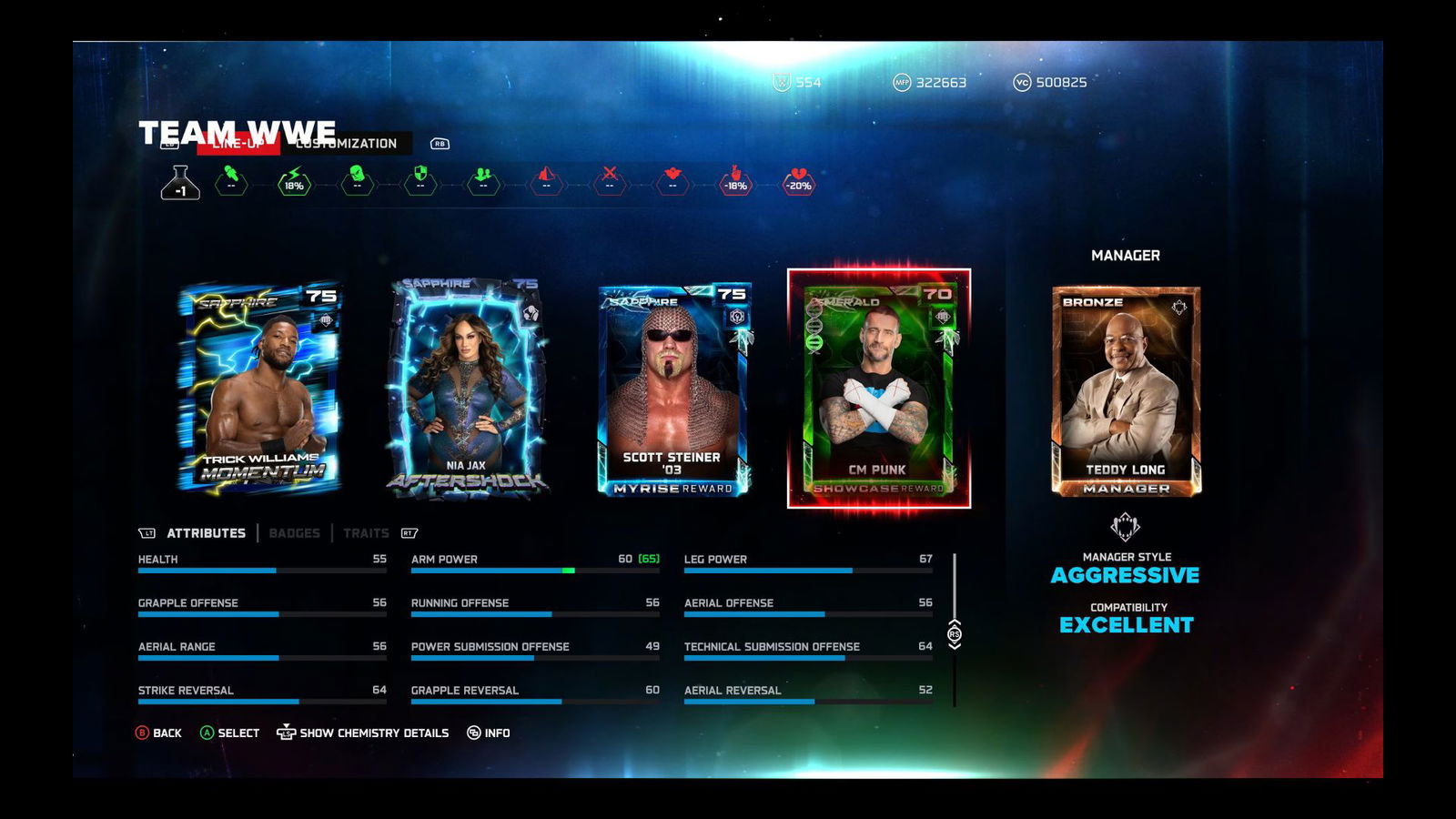
Task: Show the Attributes tab
Action: pyautogui.click(x=206, y=533)
